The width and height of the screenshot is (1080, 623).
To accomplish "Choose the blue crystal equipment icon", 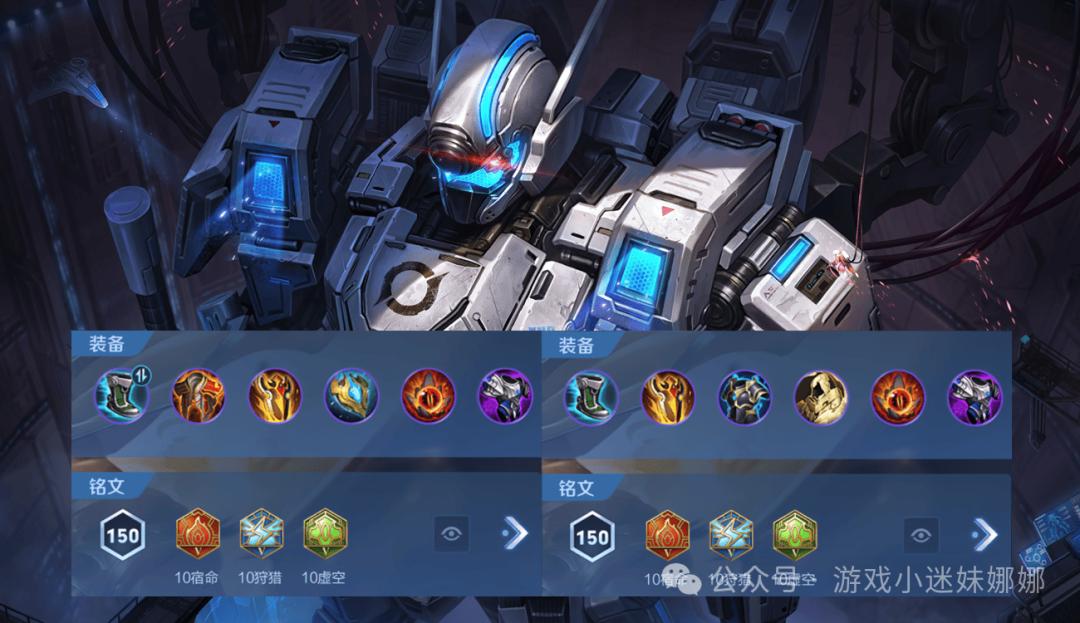I will pyautogui.click(x=351, y=396).
